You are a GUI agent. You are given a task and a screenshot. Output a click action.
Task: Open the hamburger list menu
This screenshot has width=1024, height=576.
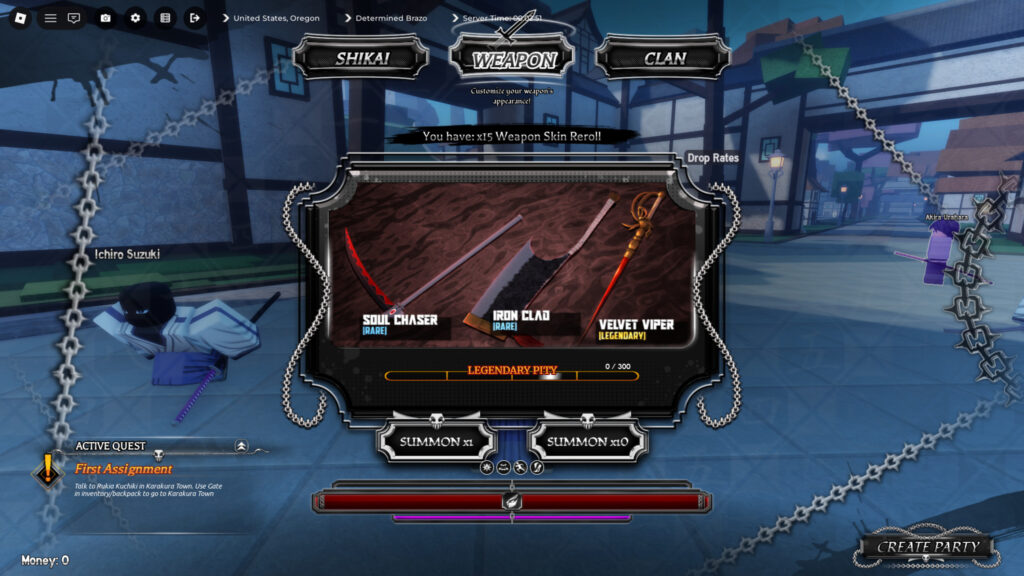(x=50, y=18)
